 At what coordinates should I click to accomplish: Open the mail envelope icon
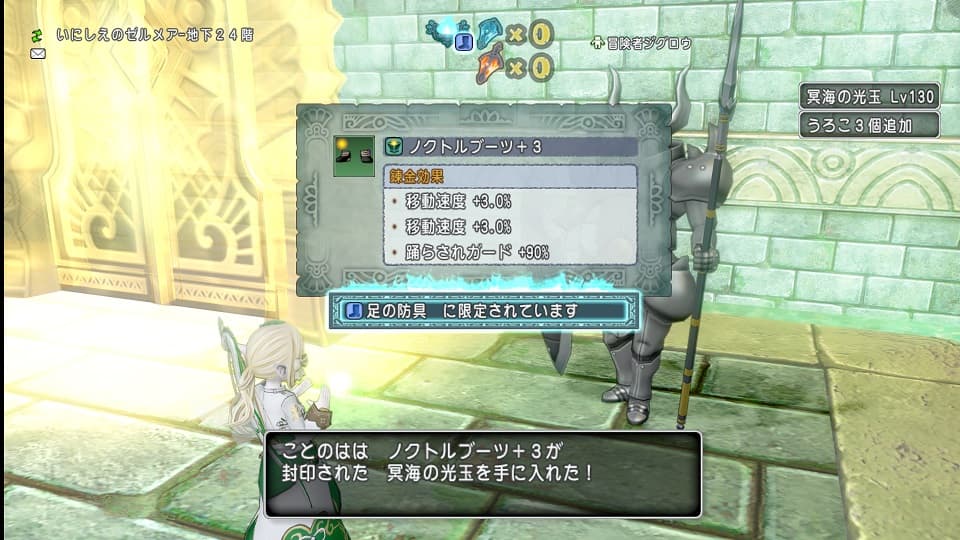coord(38,53)
